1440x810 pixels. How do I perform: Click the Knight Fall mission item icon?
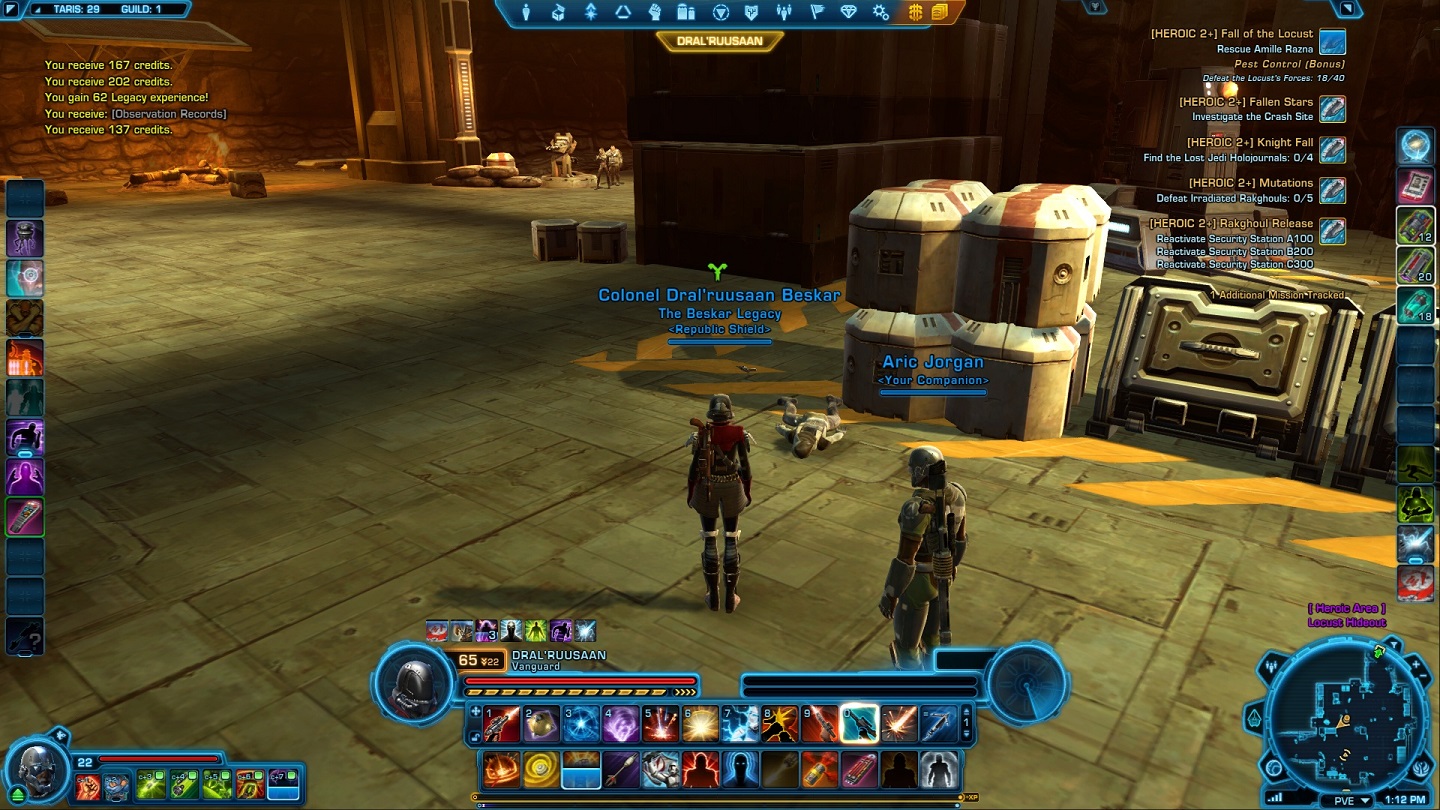pyautogui.click(x=1332, y=150)
